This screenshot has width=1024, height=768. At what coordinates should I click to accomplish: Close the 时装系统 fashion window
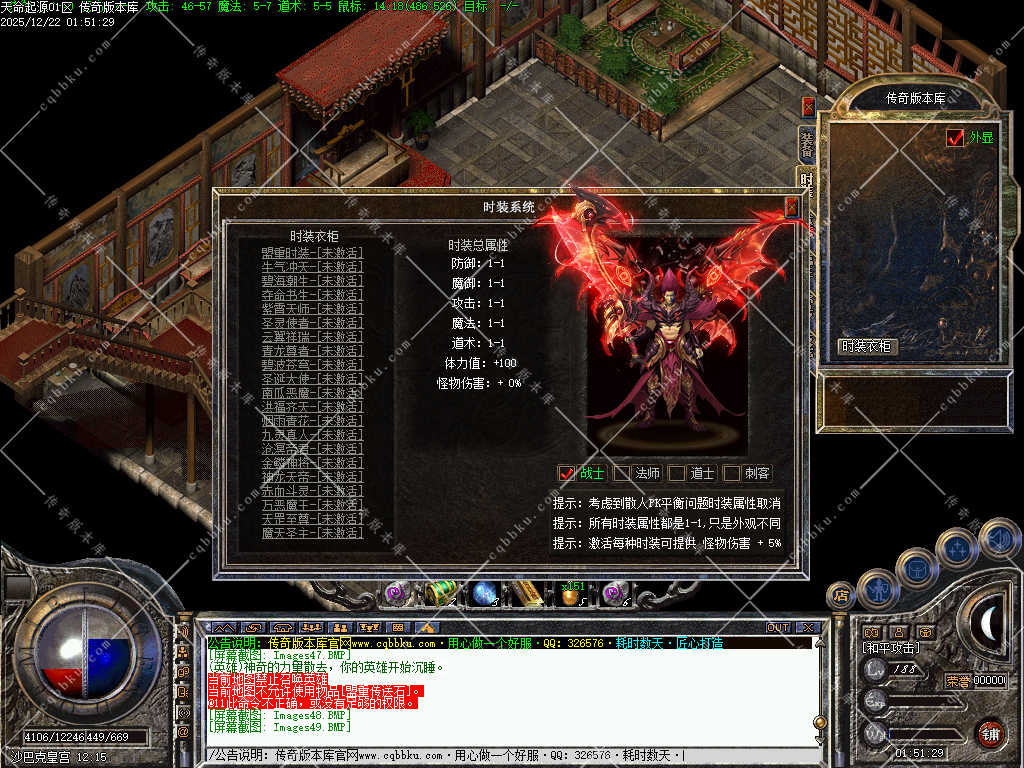coord(792,207)
